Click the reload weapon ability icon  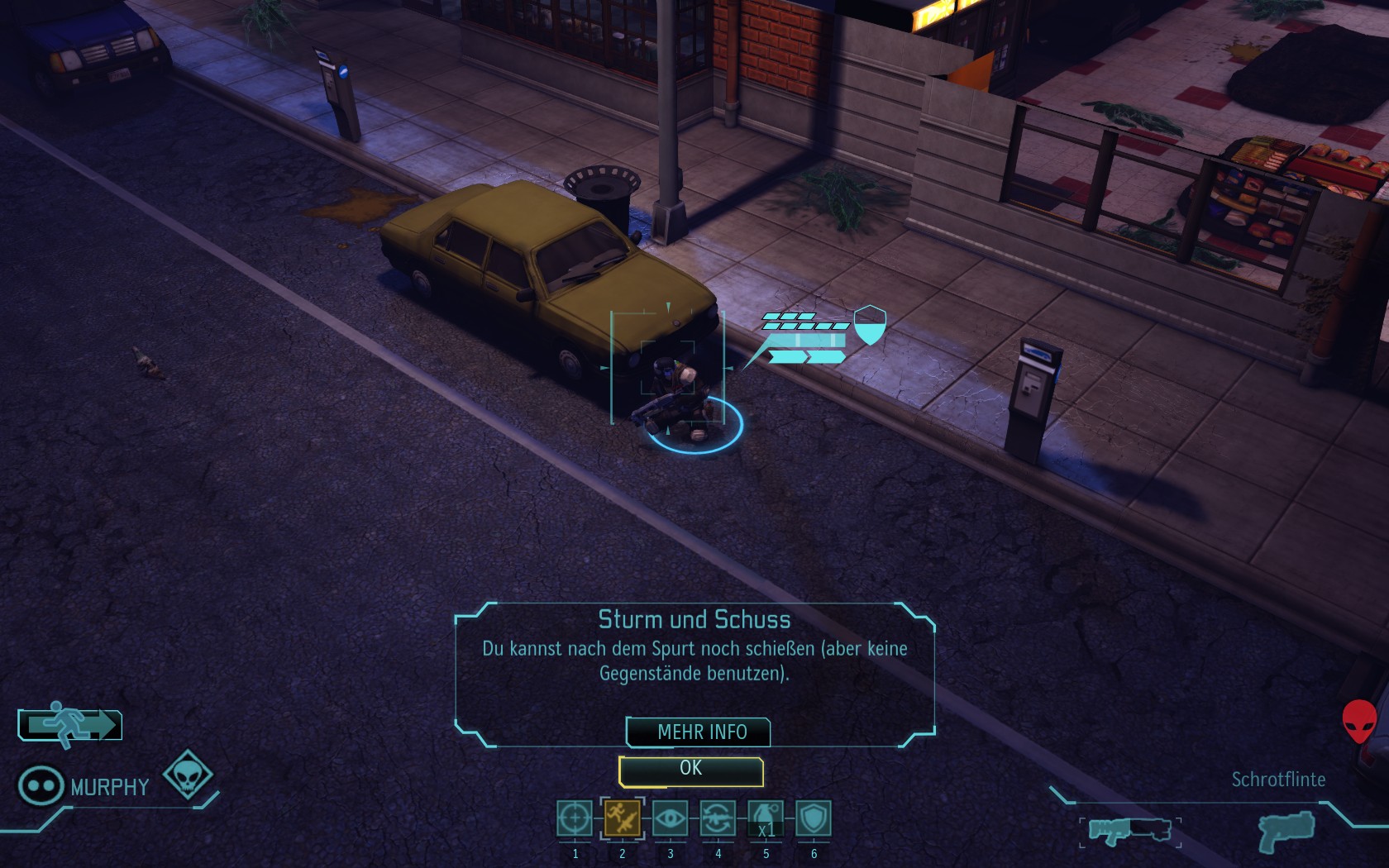718,819
